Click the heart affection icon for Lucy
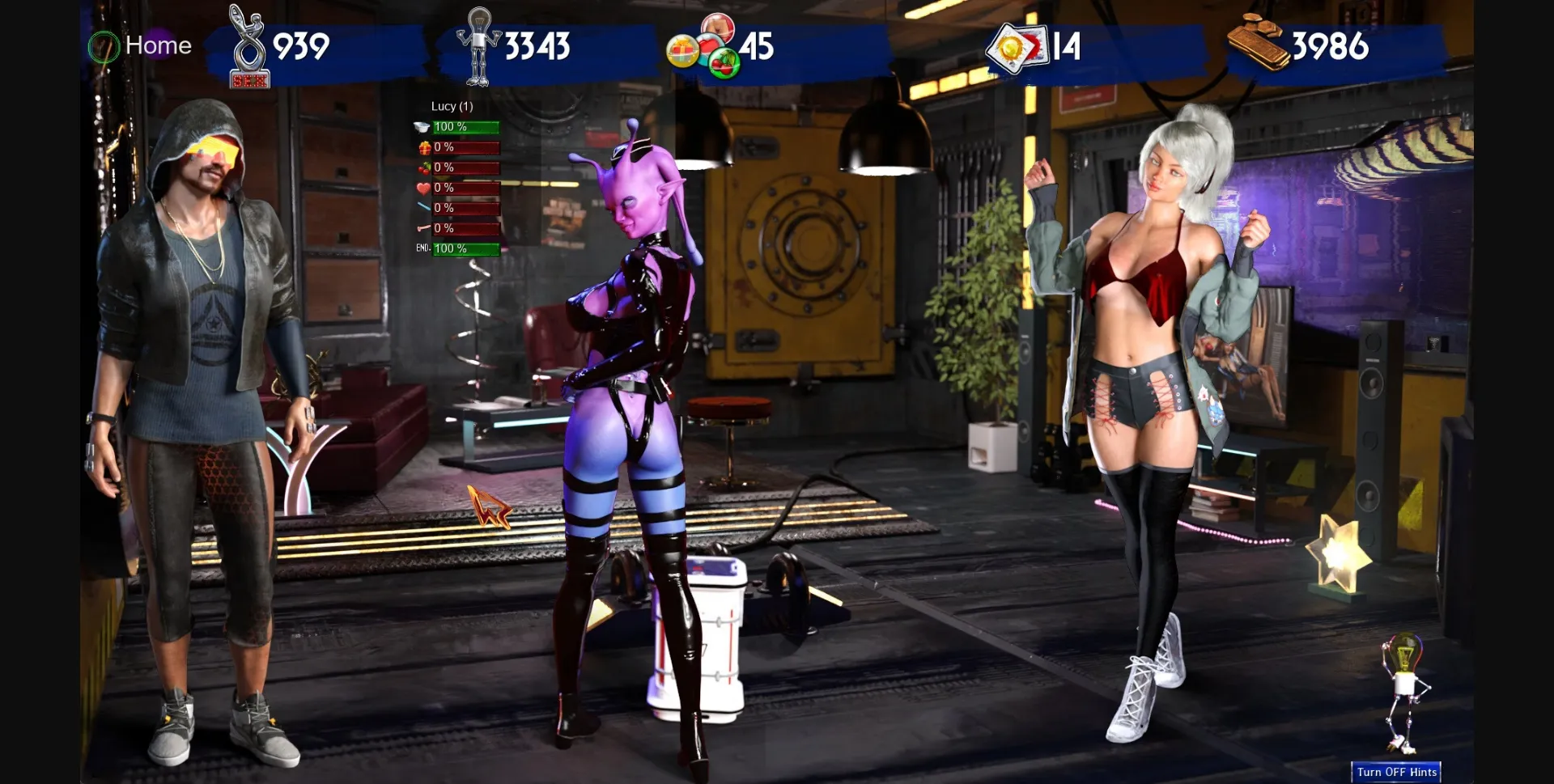Screen dimensions: 1554x784 (424, 187)
